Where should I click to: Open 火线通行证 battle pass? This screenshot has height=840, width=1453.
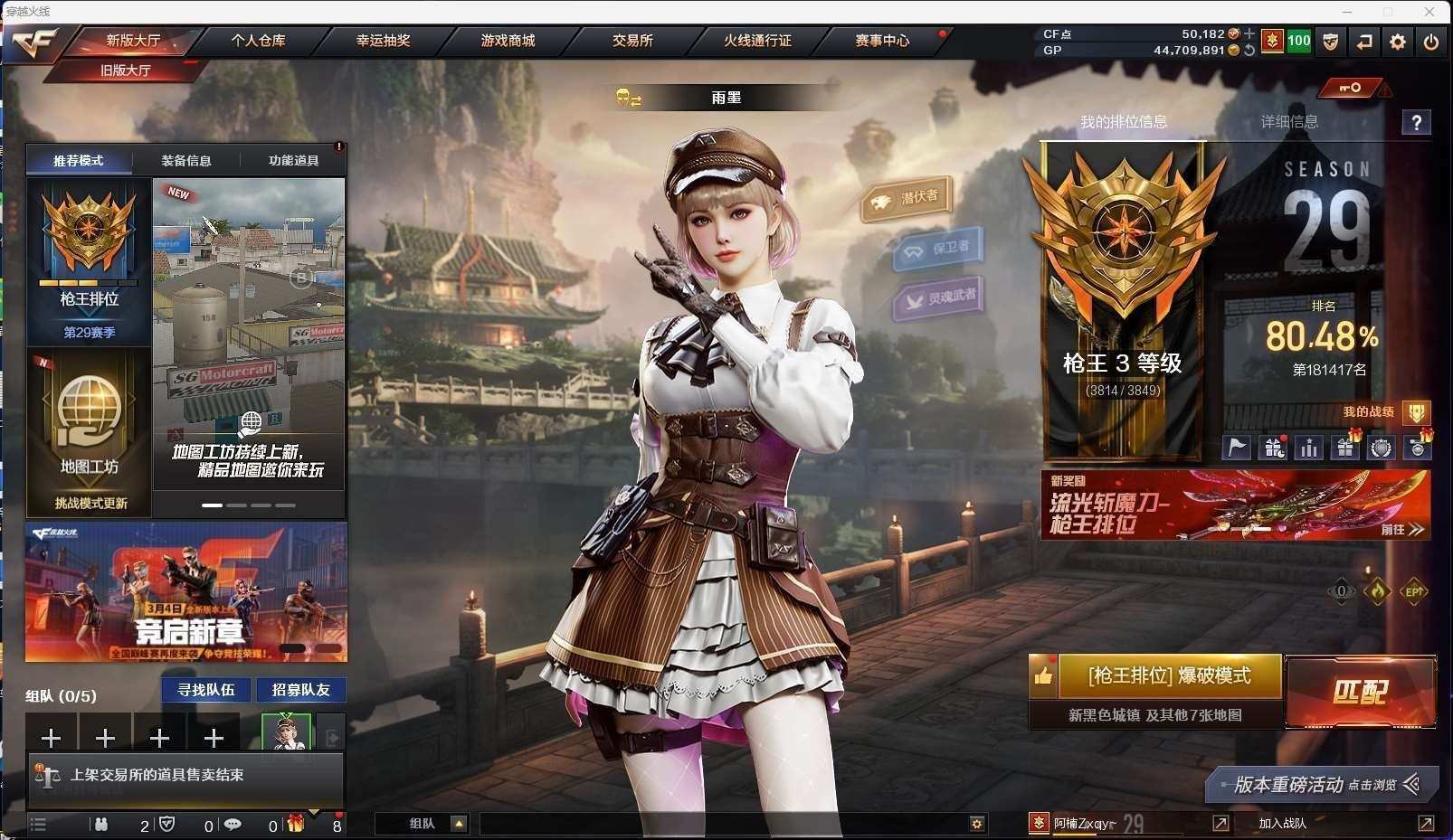coord(757,41)
